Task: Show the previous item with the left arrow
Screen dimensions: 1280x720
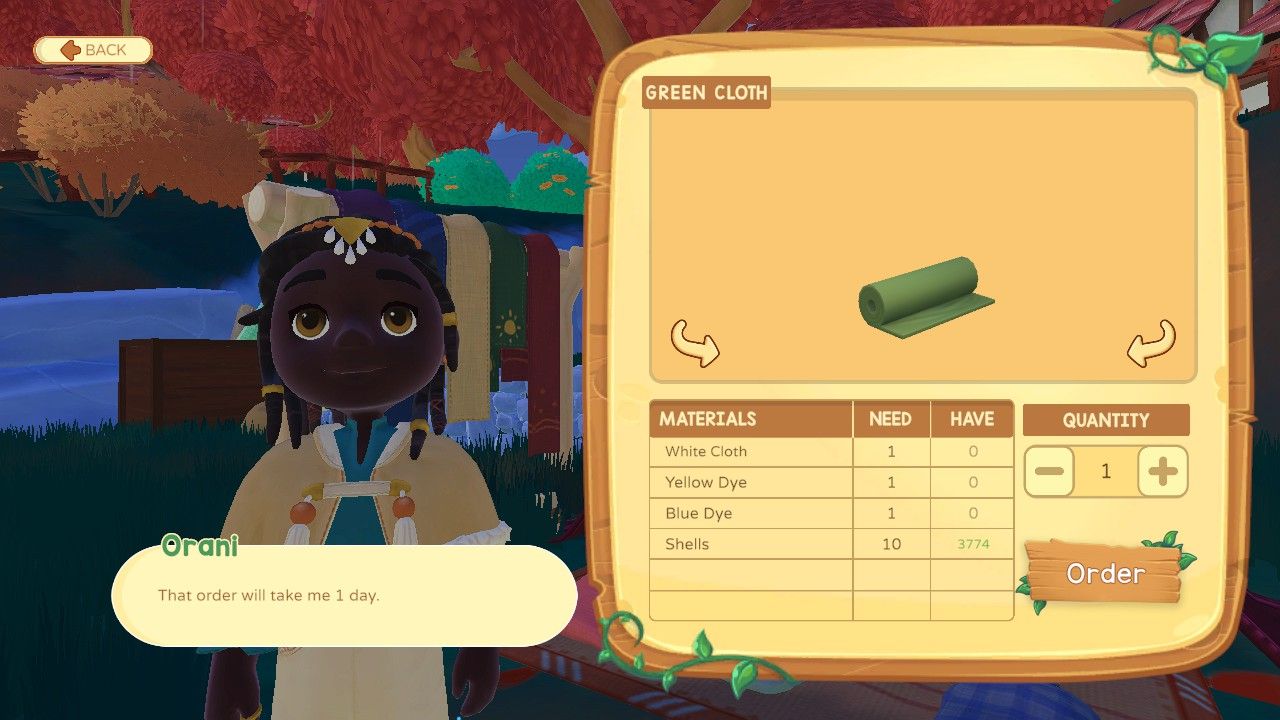Action: point(694,343)
